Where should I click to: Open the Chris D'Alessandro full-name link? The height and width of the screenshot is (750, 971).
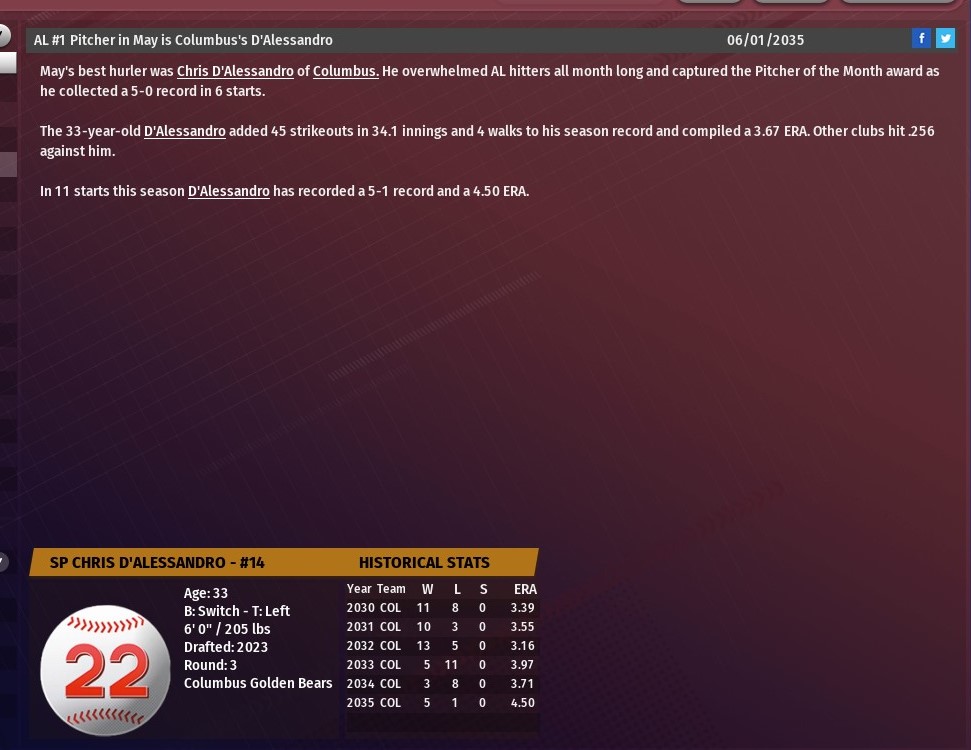pos(235,71)
